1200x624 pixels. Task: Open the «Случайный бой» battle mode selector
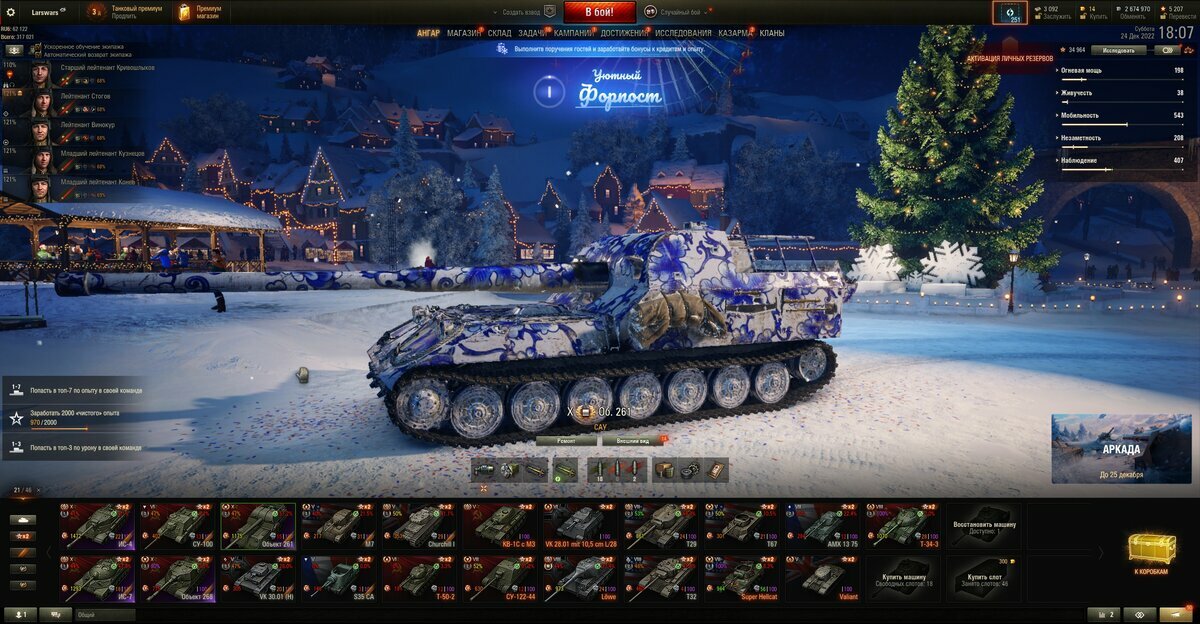tap(680, 12)
